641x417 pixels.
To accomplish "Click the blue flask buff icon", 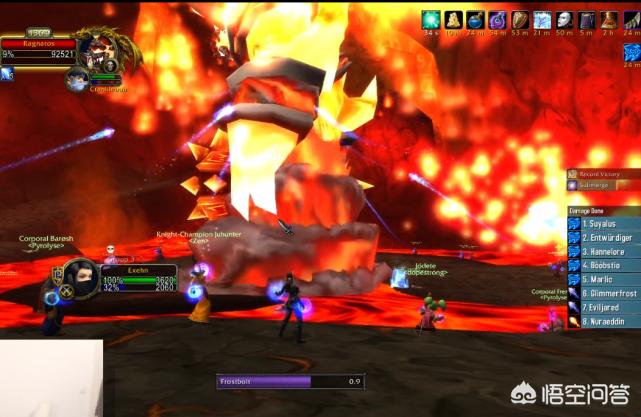I will click(476, 19).
